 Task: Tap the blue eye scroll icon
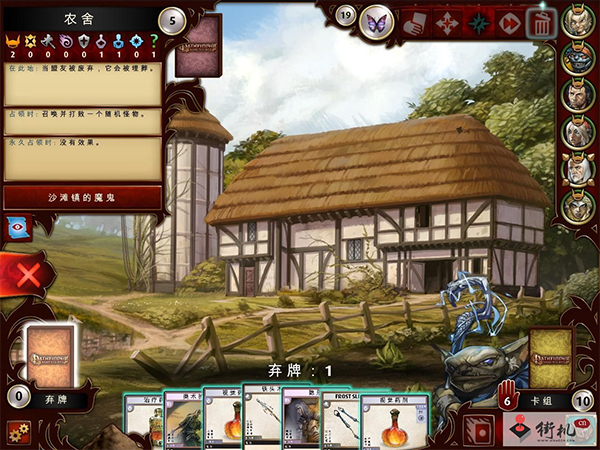(x=16, y=226)
